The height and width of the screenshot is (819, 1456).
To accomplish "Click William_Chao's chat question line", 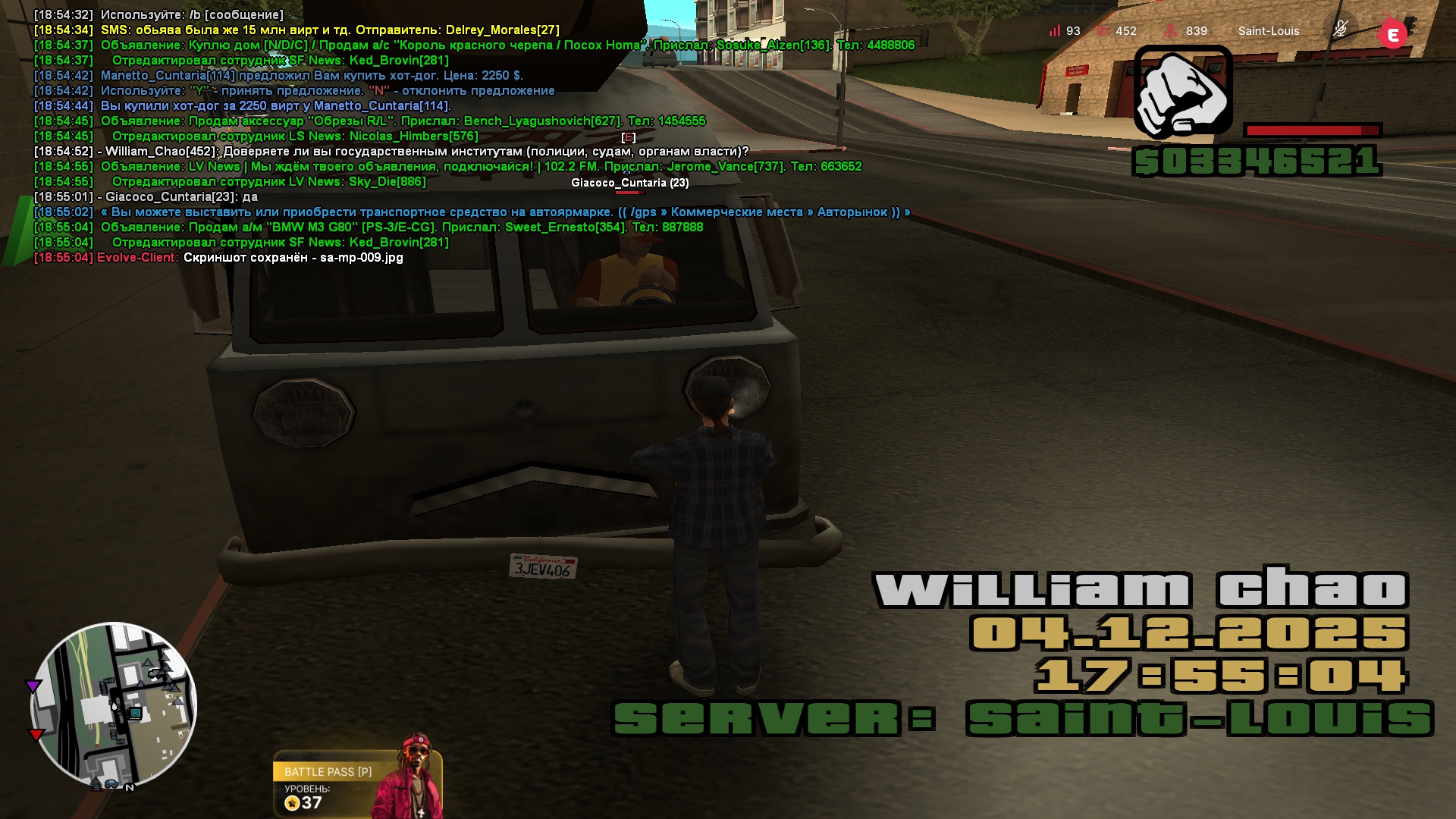I will [x=391, y=152].
